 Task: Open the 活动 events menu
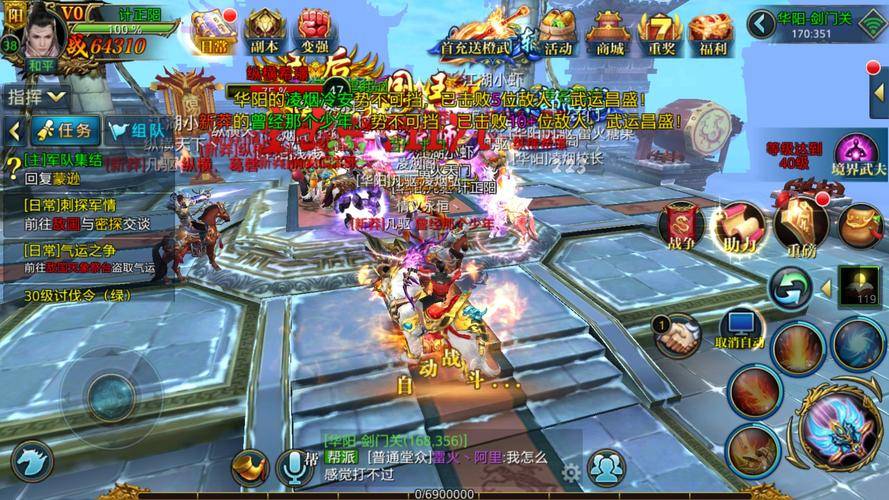click(x=558, y=30)
